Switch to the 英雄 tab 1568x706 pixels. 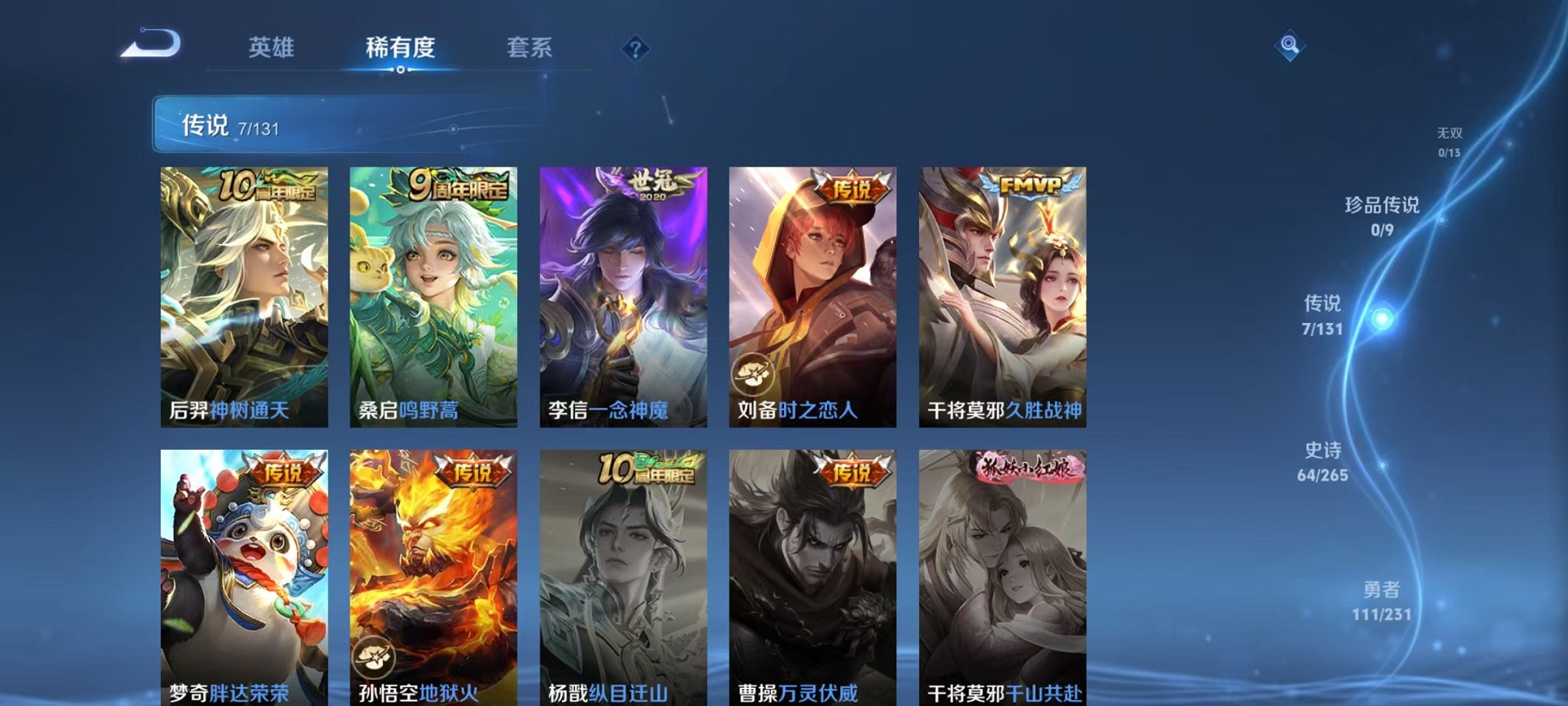(x=274, y=48)
